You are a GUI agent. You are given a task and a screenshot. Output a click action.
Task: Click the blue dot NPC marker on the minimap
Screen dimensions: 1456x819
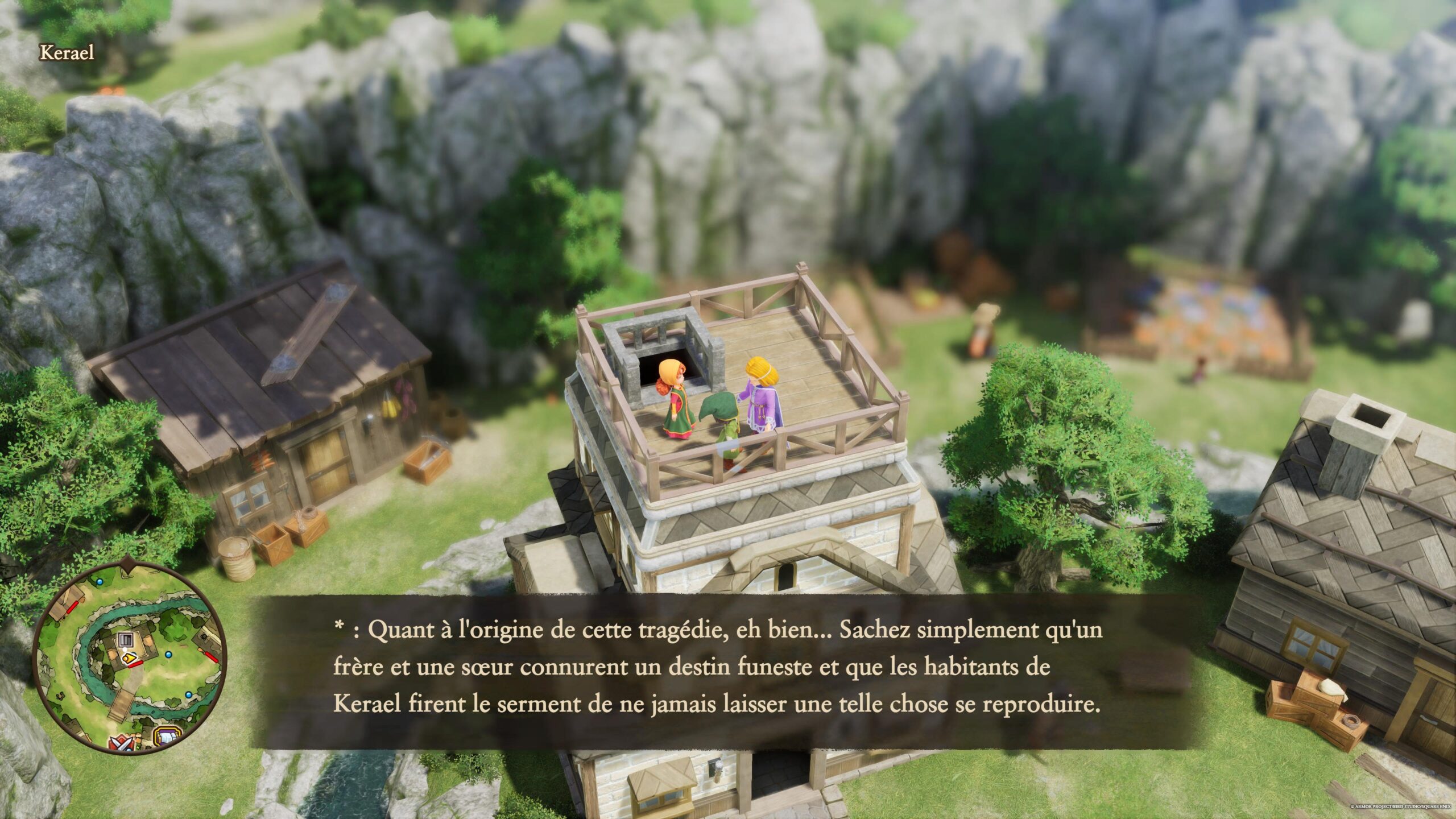(x=169, y=655)
